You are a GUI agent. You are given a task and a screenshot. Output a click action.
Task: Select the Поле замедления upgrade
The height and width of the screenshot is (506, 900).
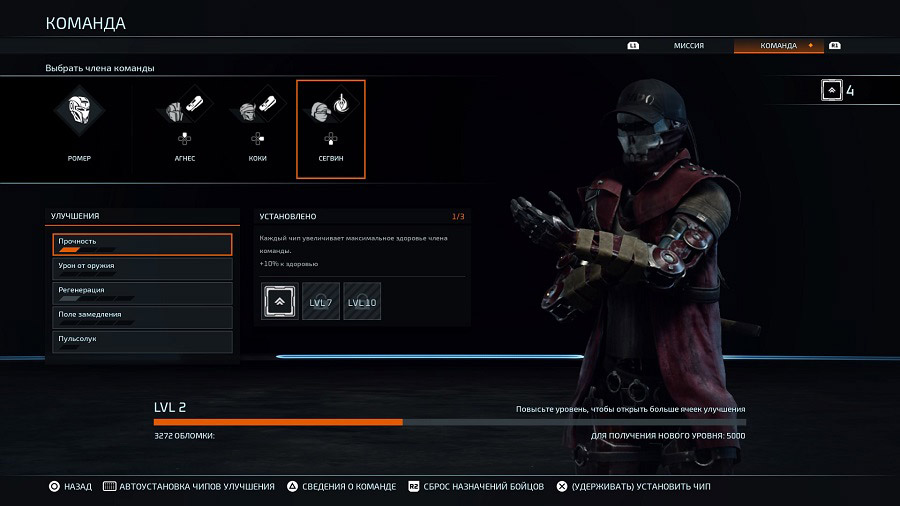click(142, 317)
